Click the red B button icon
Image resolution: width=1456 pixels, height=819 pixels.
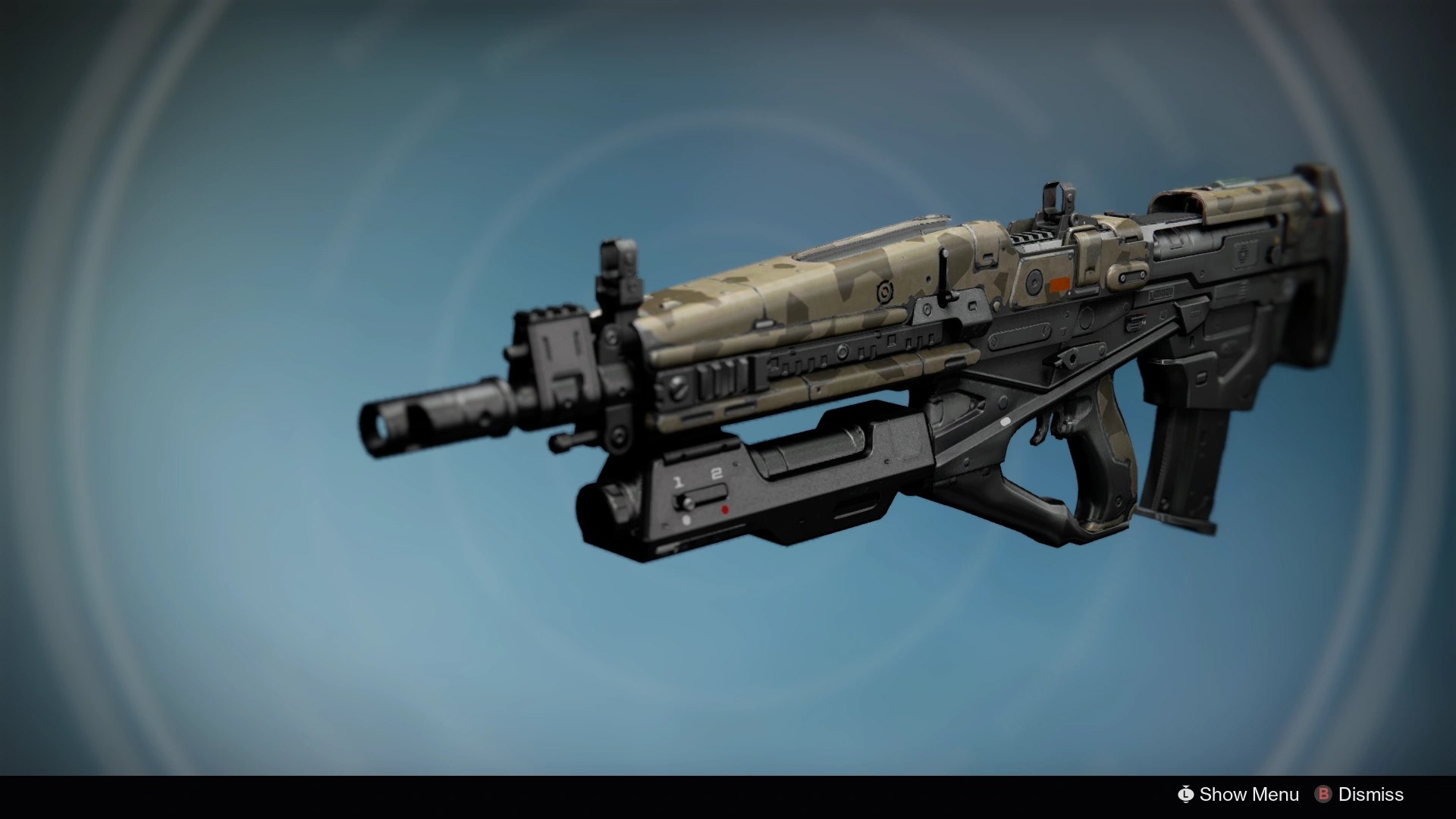pos(1323,795)
